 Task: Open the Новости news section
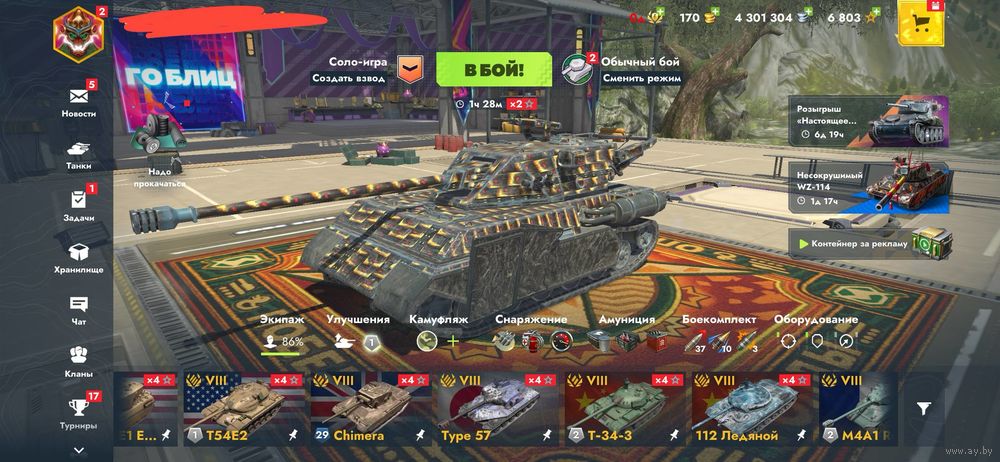pyautogui.click(x=79, y=99)
